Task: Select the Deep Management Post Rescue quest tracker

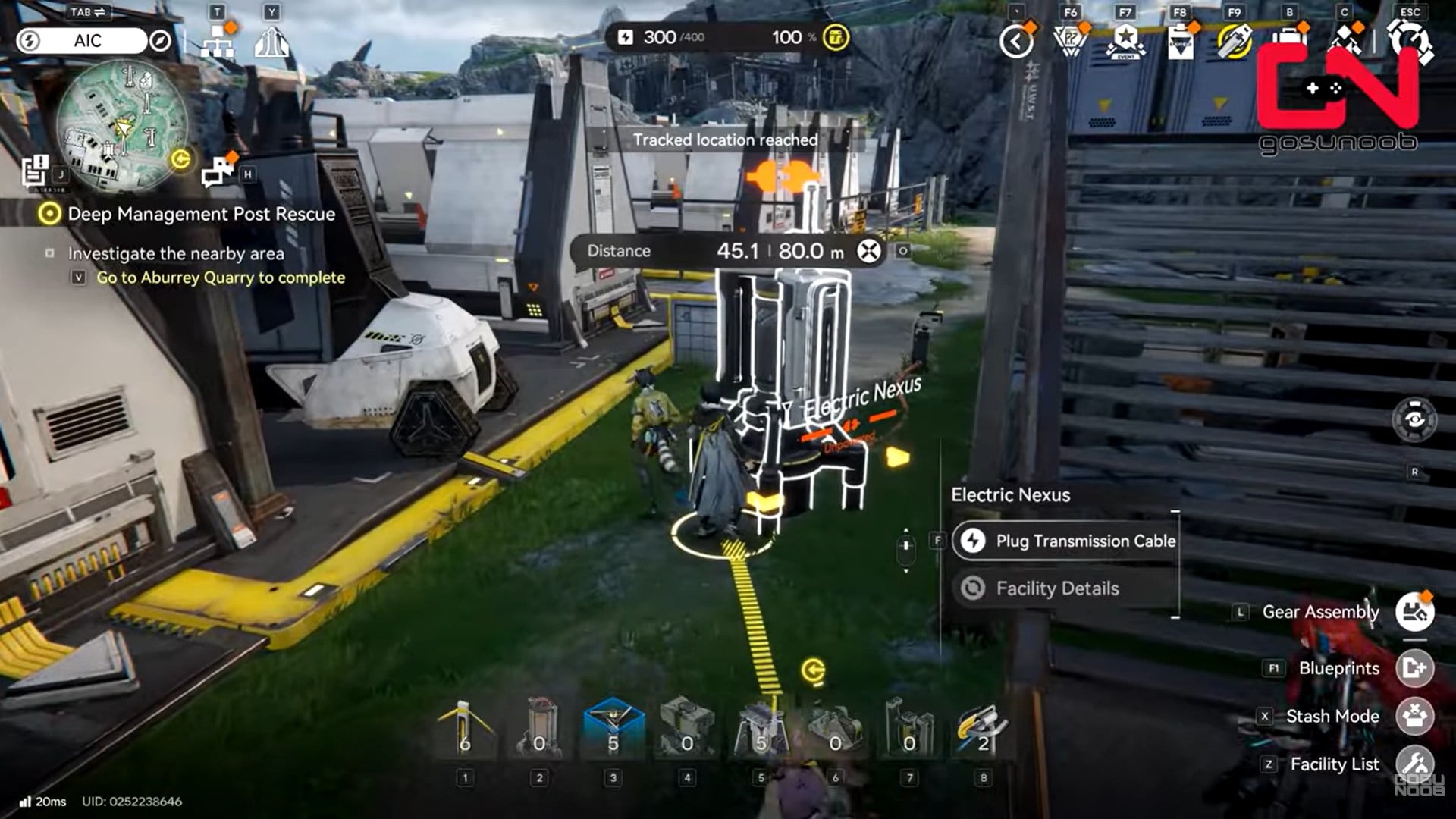Action: tap(201, 214)
